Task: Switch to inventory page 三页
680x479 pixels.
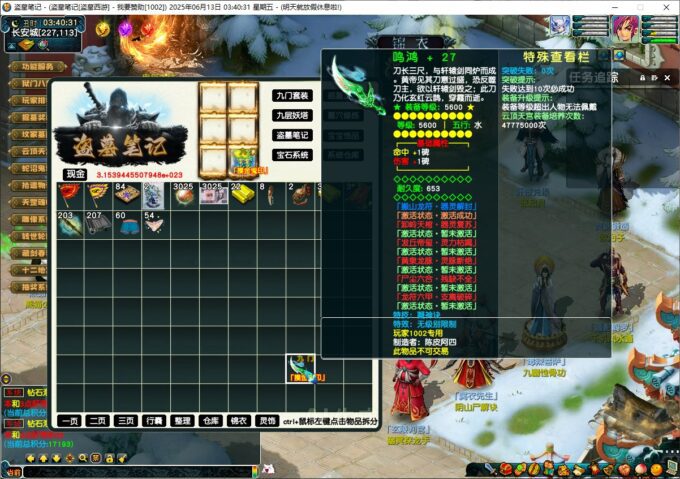Action: click(125, 421)
